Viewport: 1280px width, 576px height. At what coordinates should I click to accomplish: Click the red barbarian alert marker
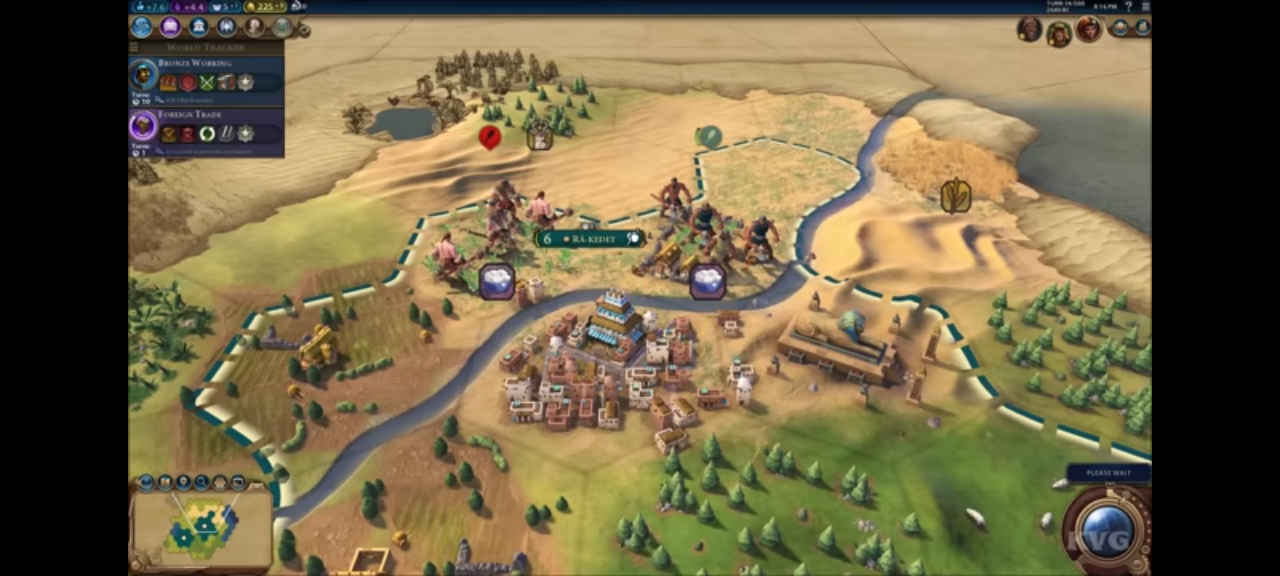click(x=490, y=136)
